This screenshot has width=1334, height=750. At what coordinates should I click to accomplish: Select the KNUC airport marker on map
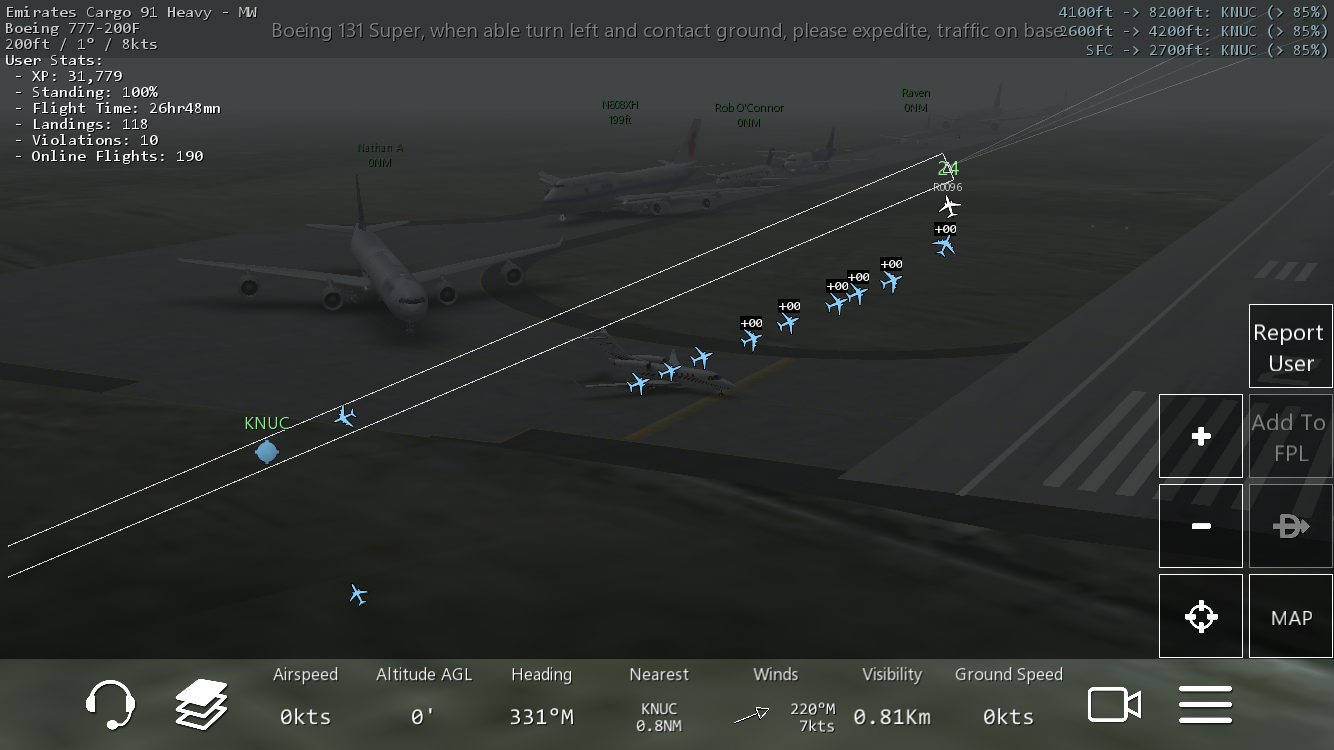point(266,451)
